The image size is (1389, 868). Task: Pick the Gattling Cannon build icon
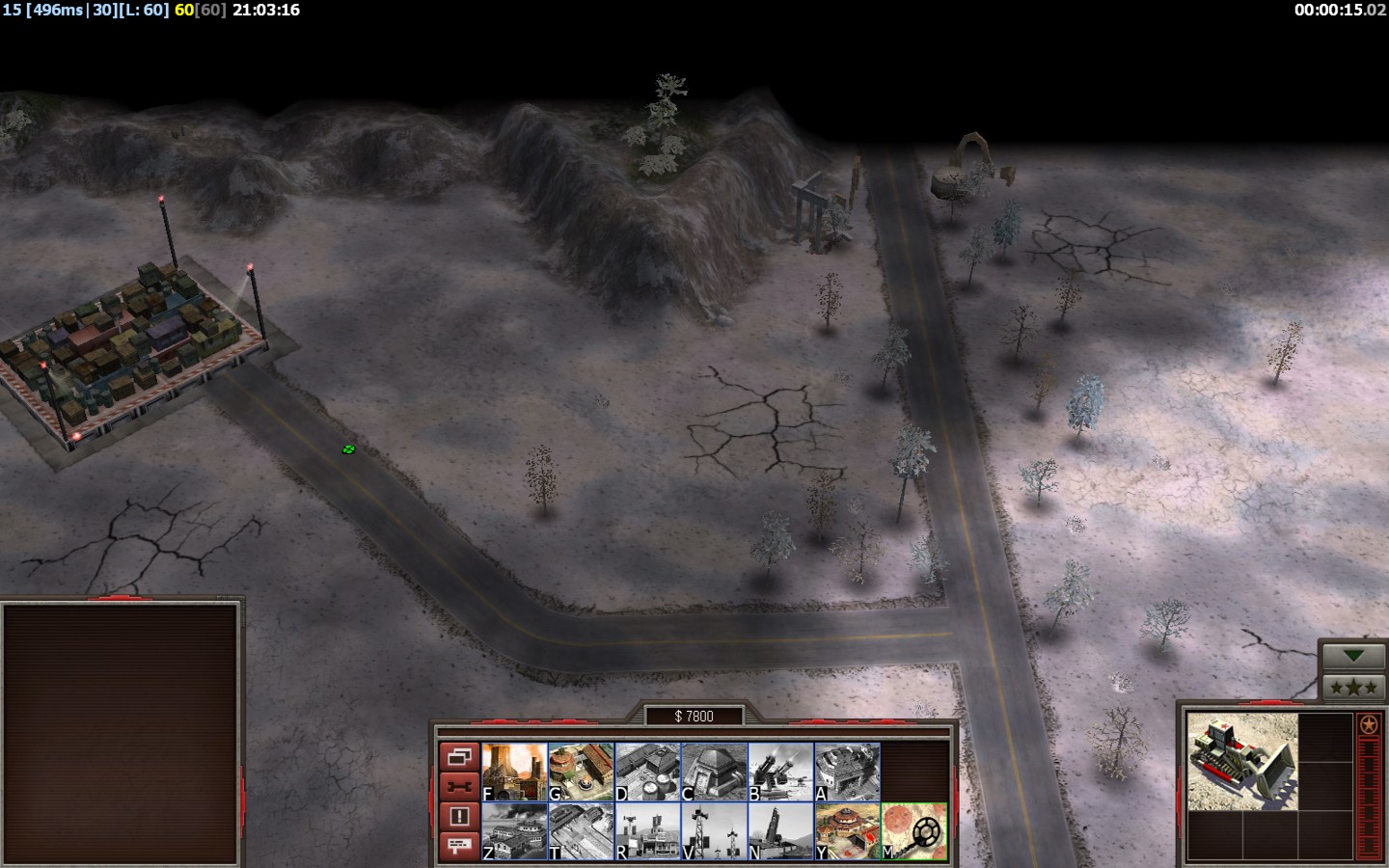pos(780,772)
